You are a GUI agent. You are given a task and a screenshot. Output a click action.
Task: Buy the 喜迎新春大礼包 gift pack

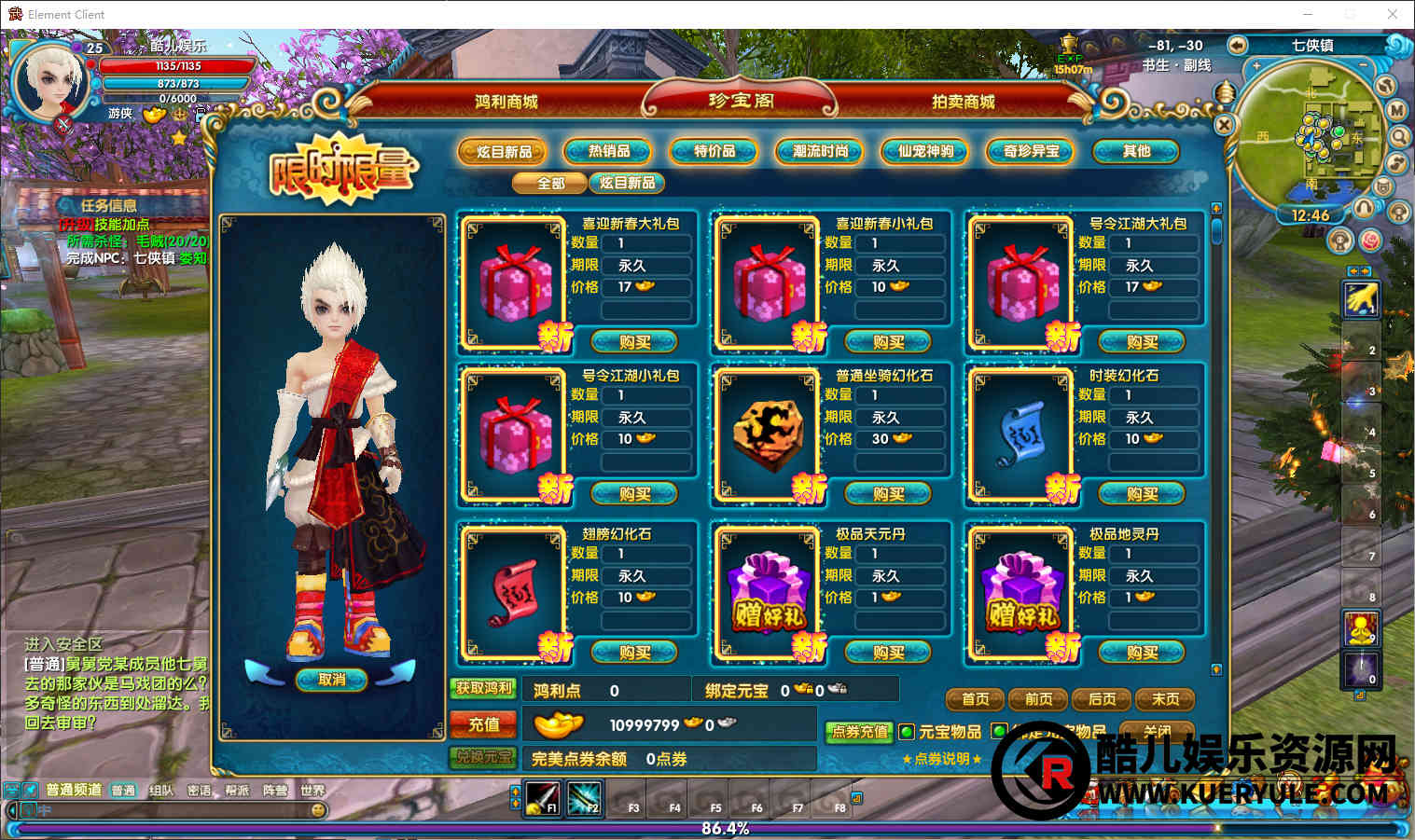tap(634, 342)
